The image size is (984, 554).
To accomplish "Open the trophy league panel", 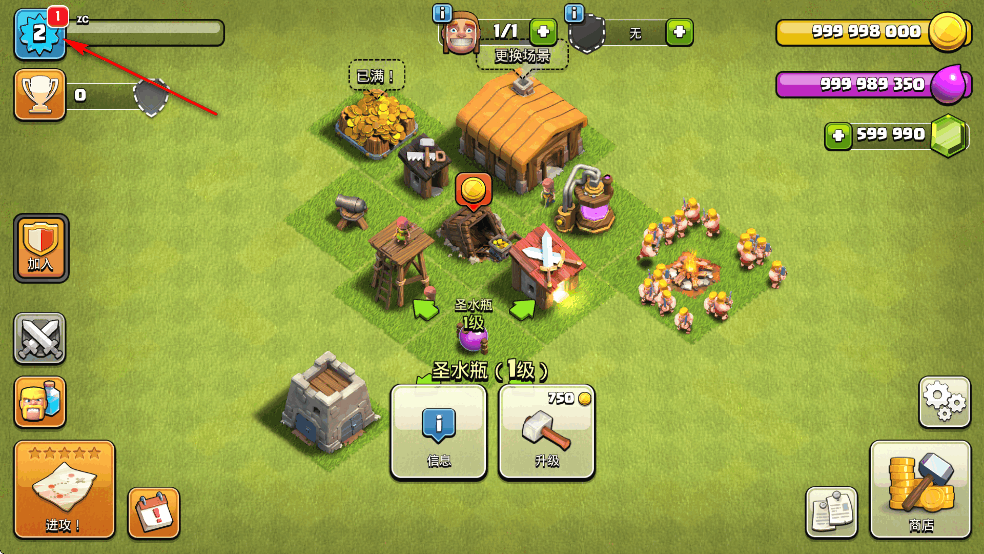I will point(40,95).
